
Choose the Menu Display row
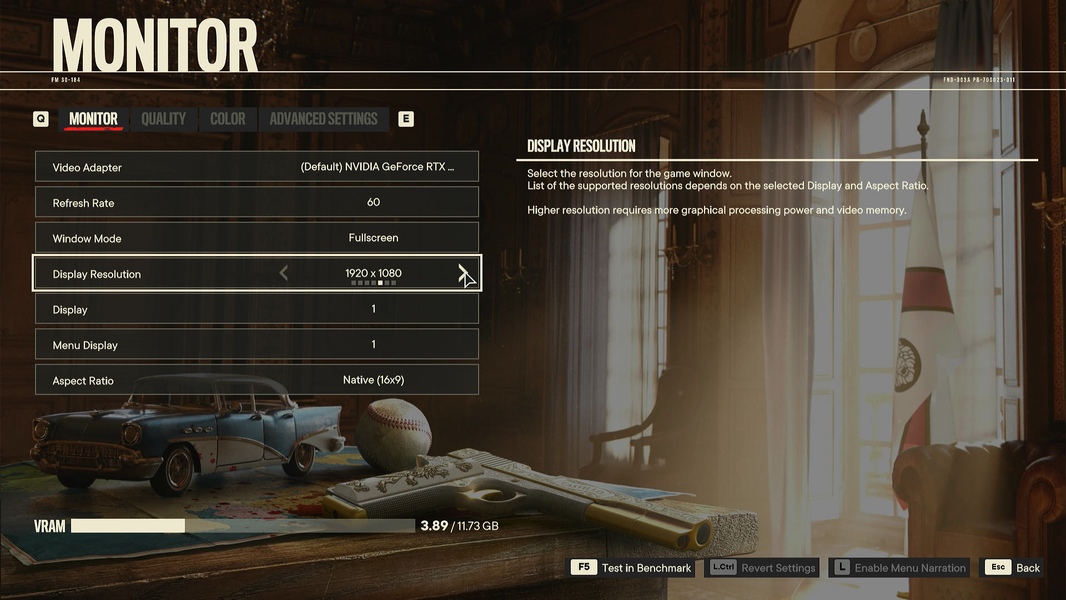pos(257,345)
